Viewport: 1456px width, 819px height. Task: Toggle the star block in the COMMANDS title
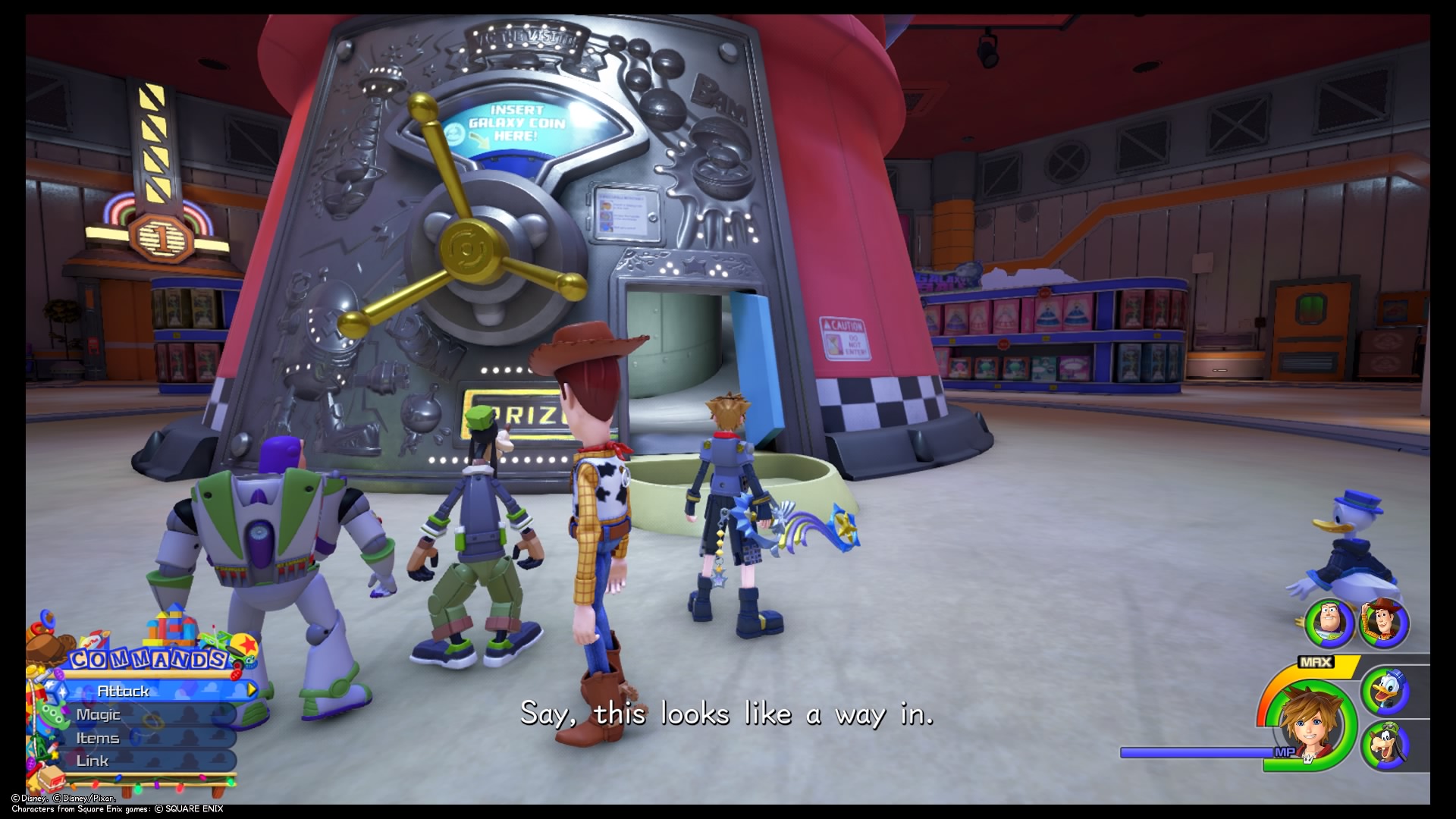pos(246,643)
